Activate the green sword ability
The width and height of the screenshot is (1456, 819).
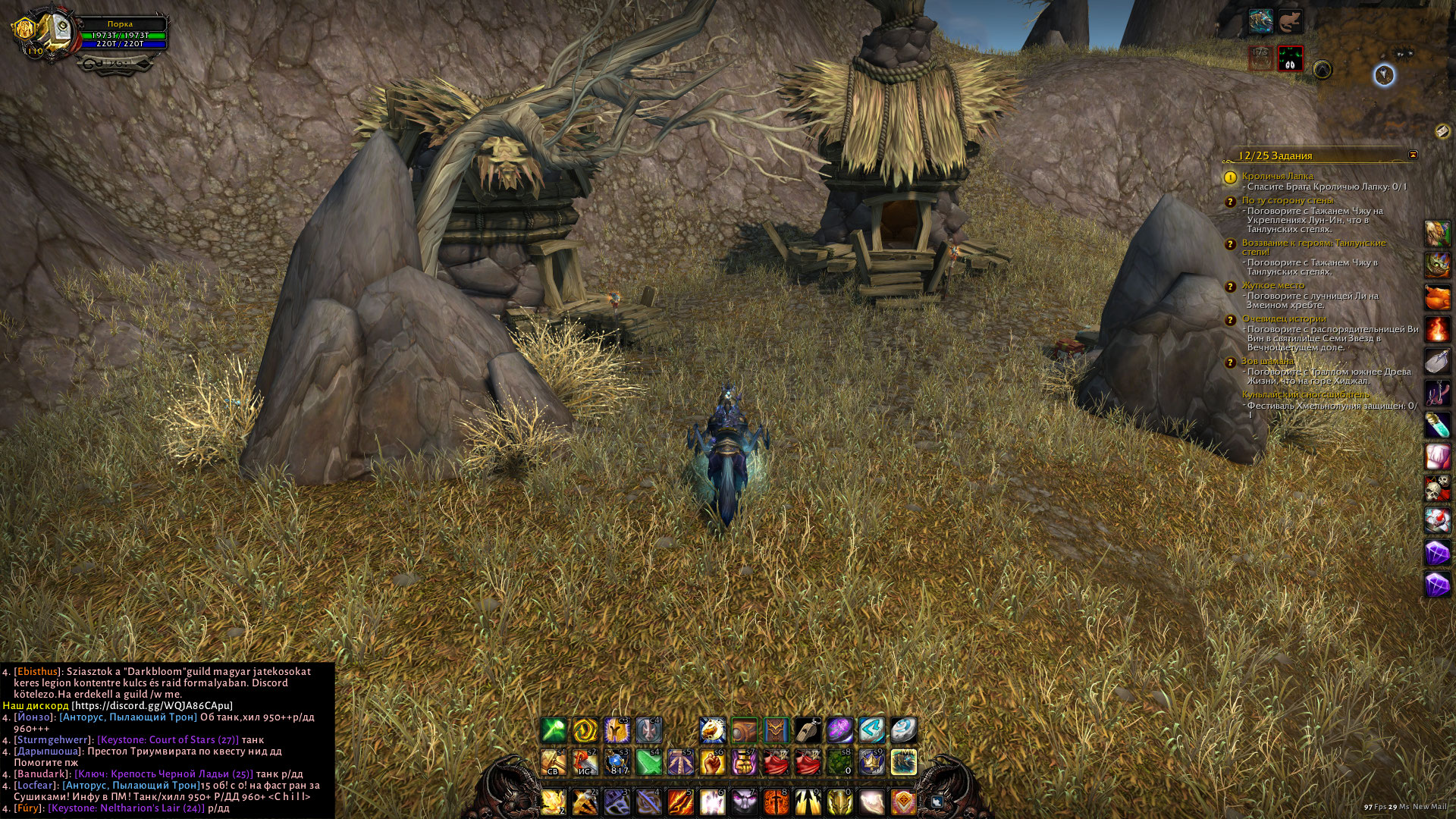click(x=648, y=762)
